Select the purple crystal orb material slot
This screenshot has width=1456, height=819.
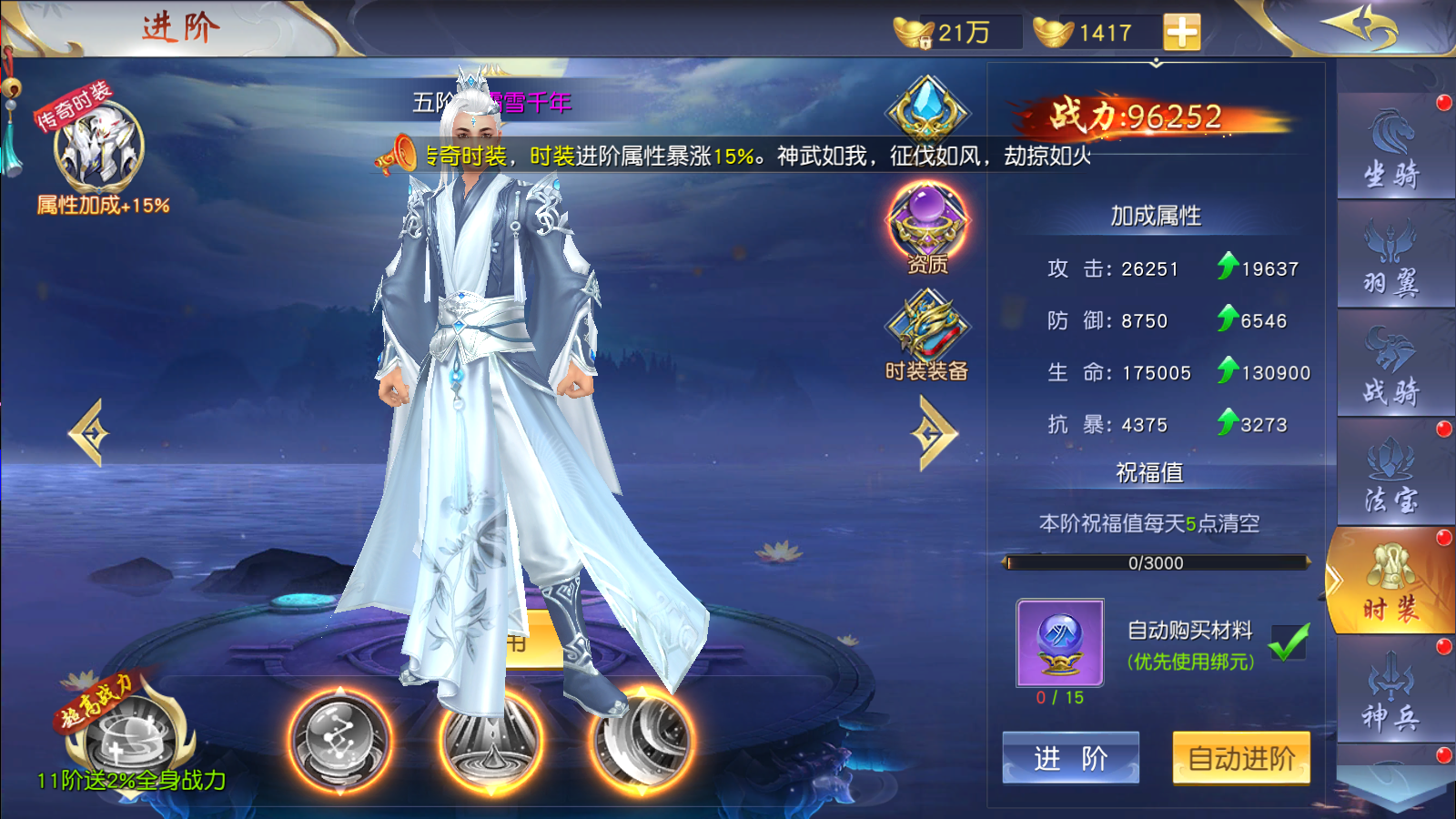point(1060,642)
